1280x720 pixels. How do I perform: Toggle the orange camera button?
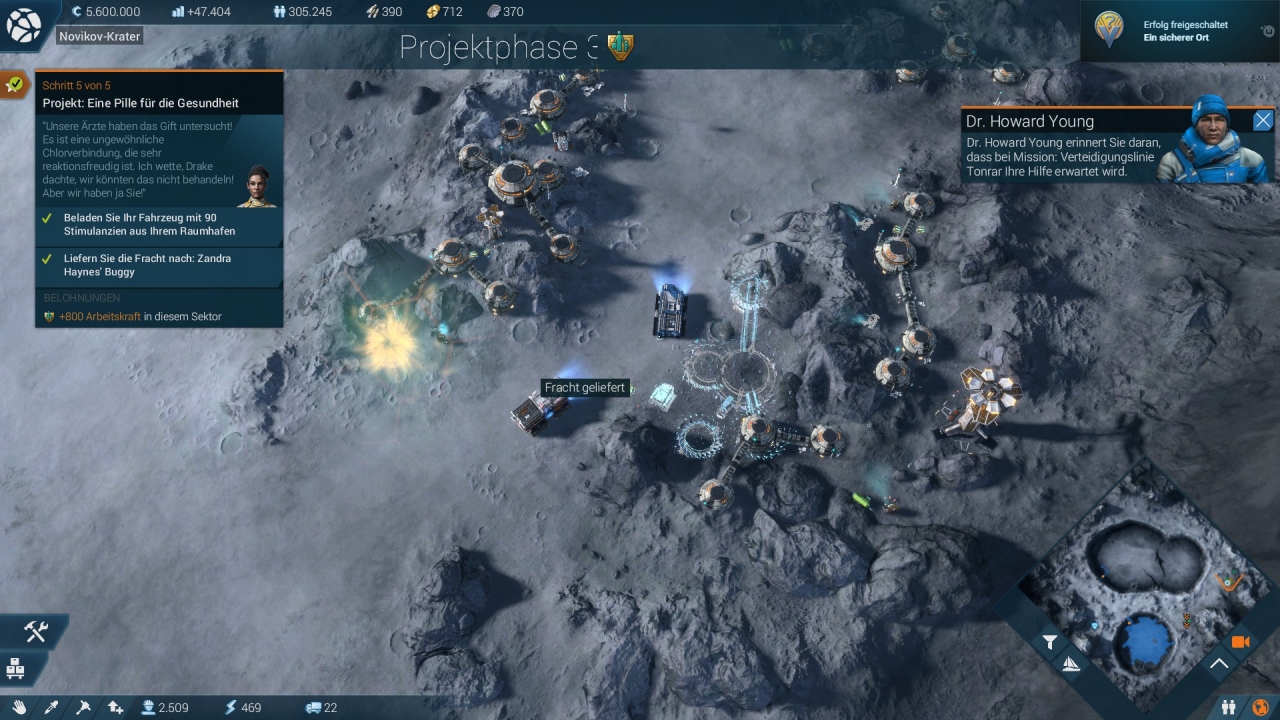(x=1241, y=642)
